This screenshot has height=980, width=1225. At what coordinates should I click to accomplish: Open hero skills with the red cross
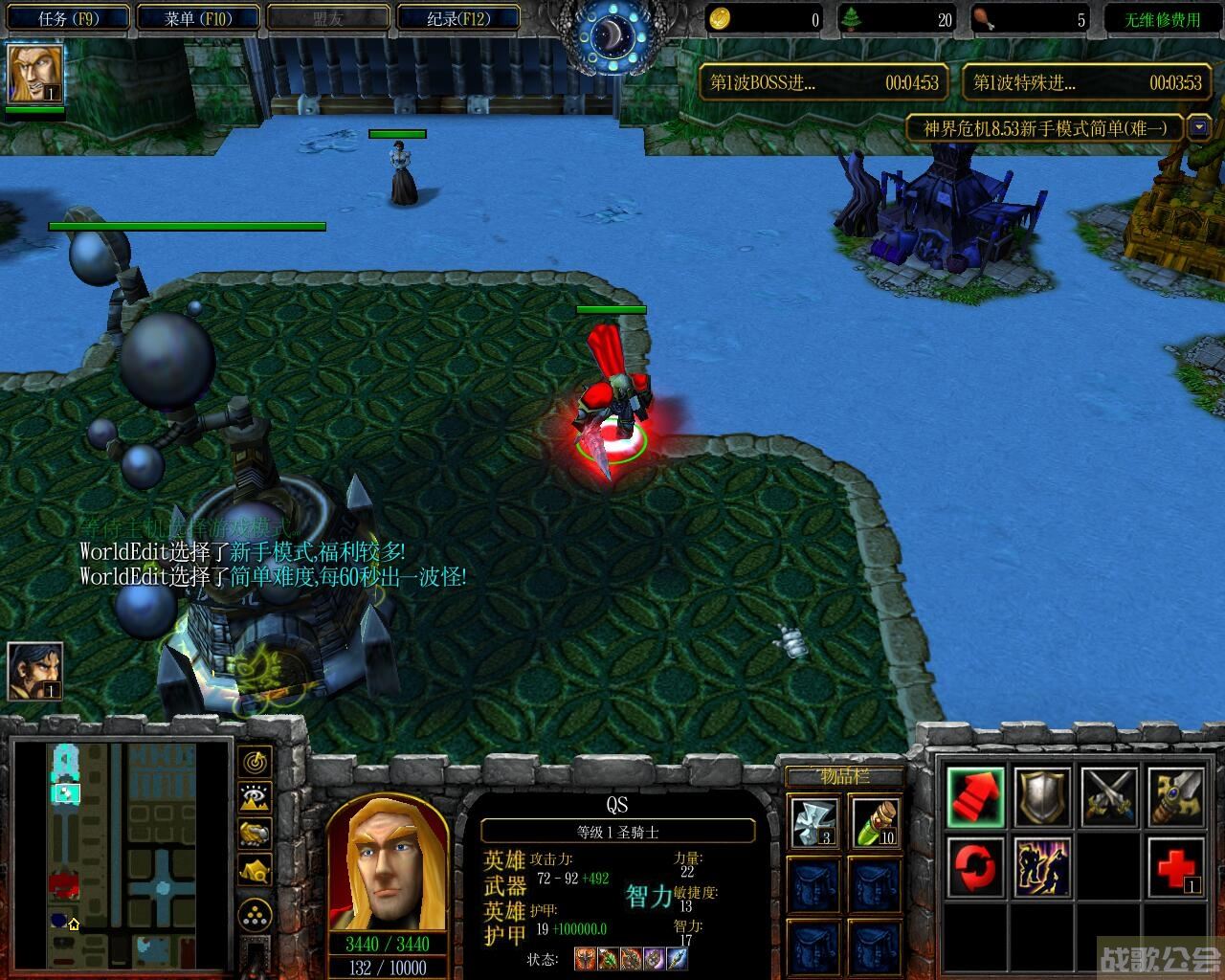point(1176,867)
